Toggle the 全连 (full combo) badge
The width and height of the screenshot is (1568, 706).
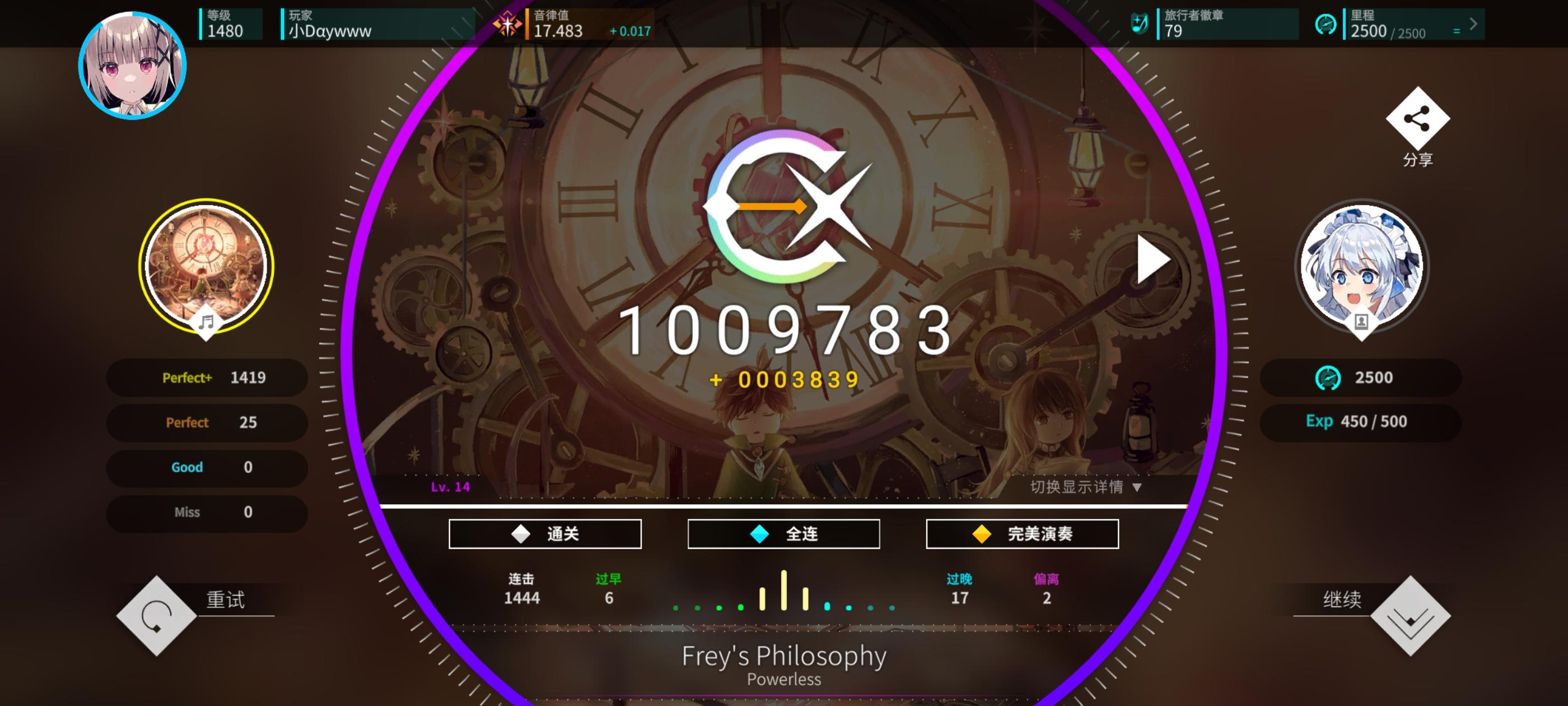point(783,533)
